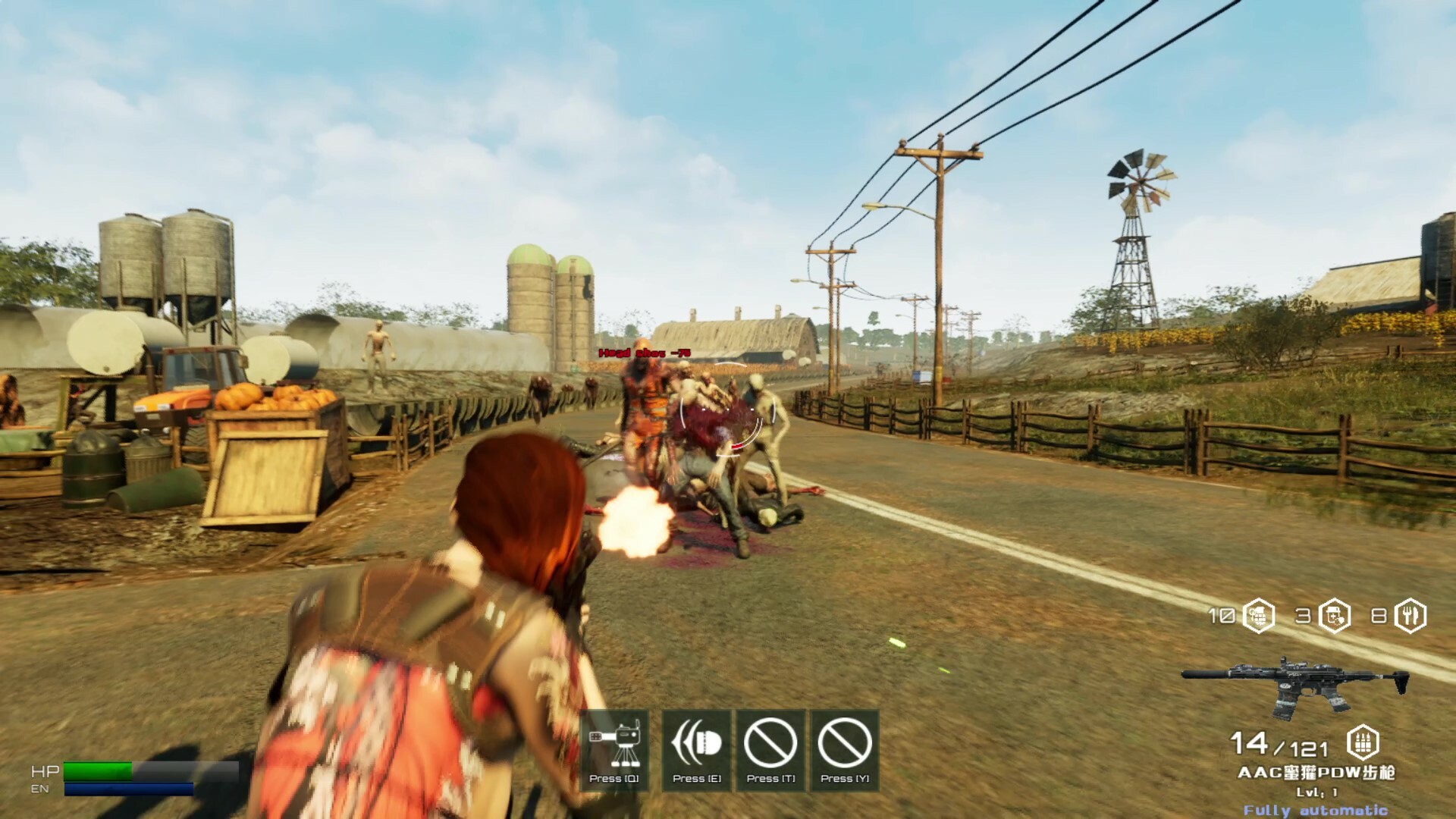The width and height of the screenshot is (1456, 819).
Task: Toggle the 'Fully automatic' fire mode
Action: pos(1318,811)
